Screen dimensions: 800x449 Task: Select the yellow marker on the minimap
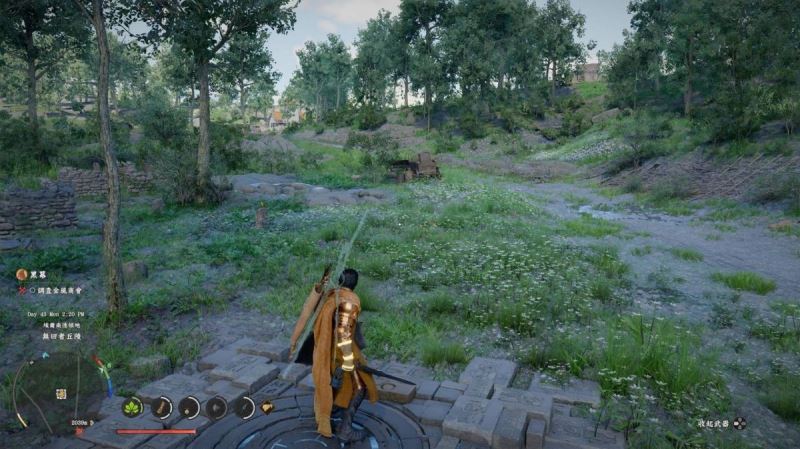(60, 394)
